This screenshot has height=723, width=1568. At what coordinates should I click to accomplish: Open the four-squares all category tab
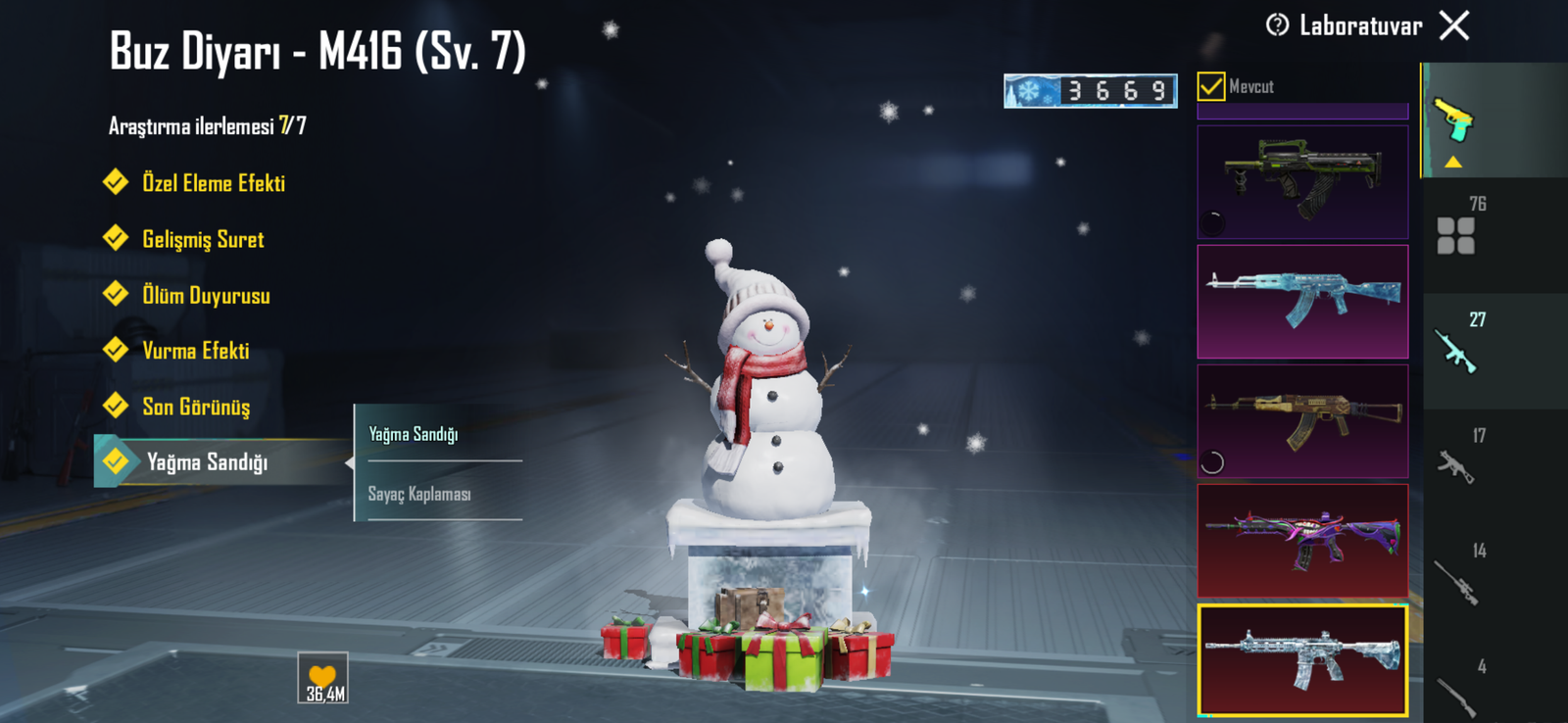point(1456,235)
